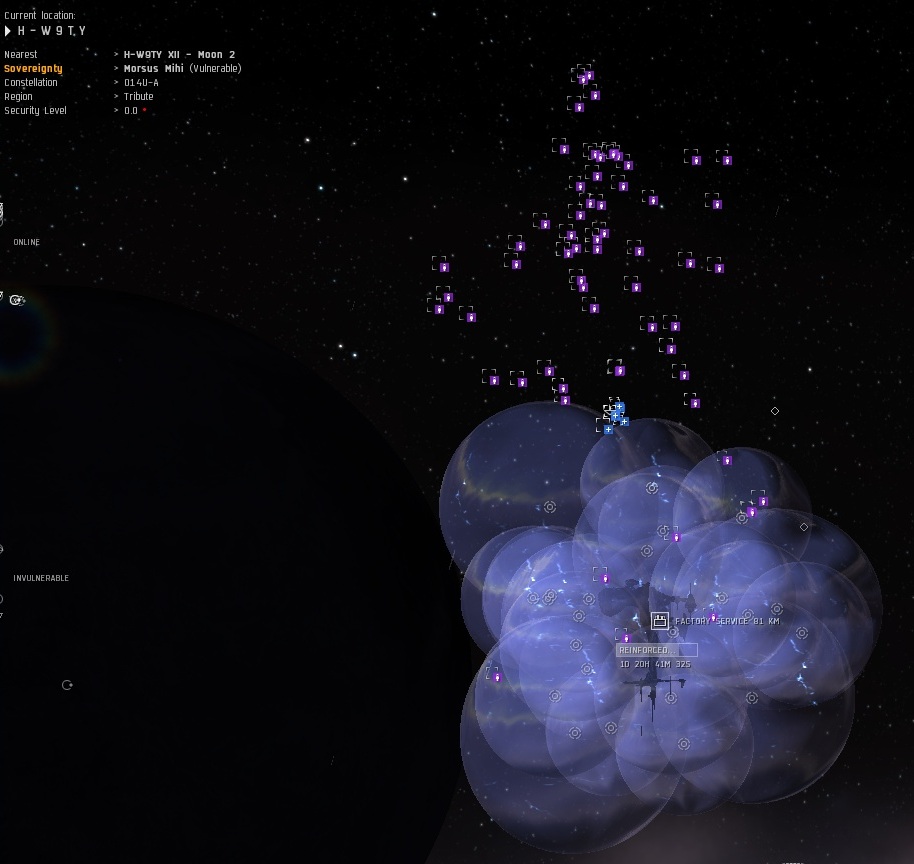Show the Tribute region link
Screen dimensions: 914x864
139,97
